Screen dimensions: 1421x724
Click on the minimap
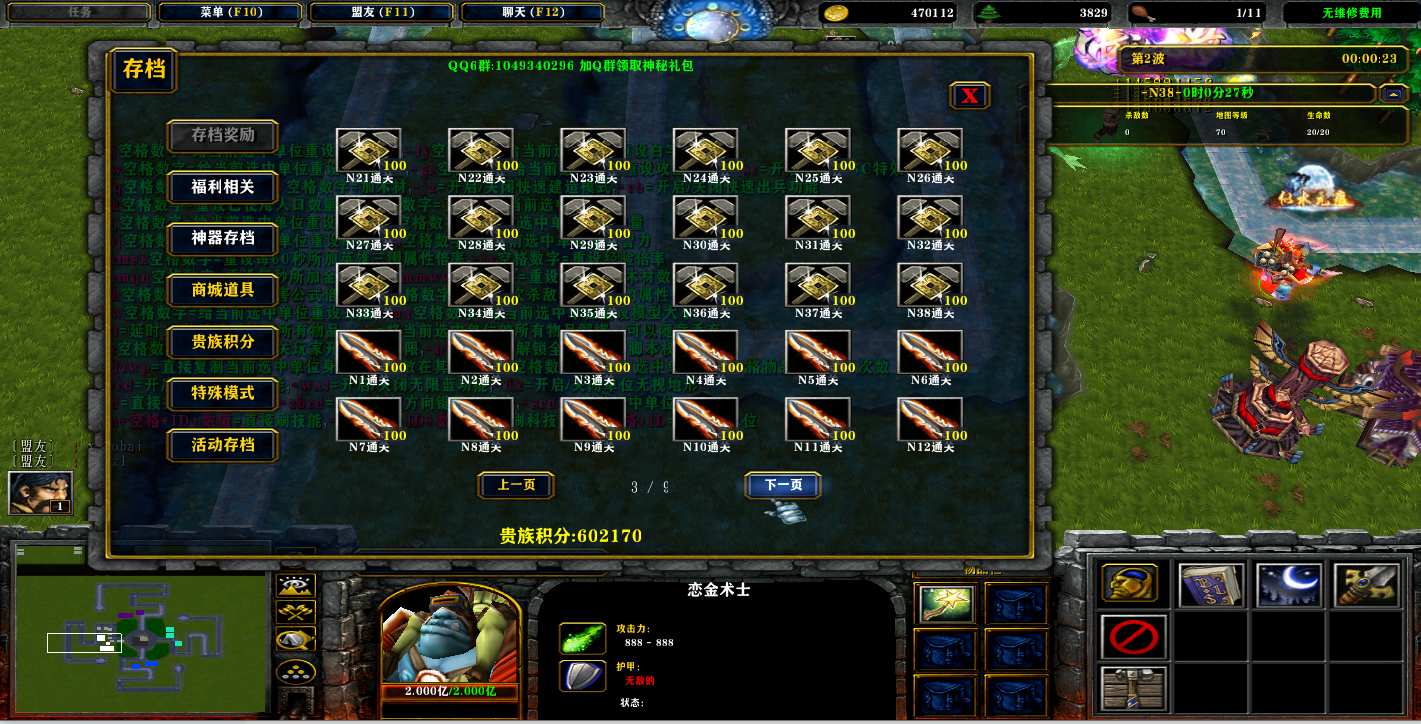(141, 628)
